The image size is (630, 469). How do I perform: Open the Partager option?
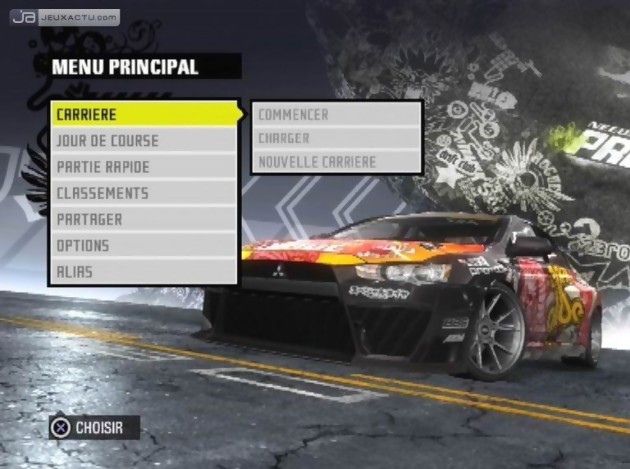click(144, 219)
